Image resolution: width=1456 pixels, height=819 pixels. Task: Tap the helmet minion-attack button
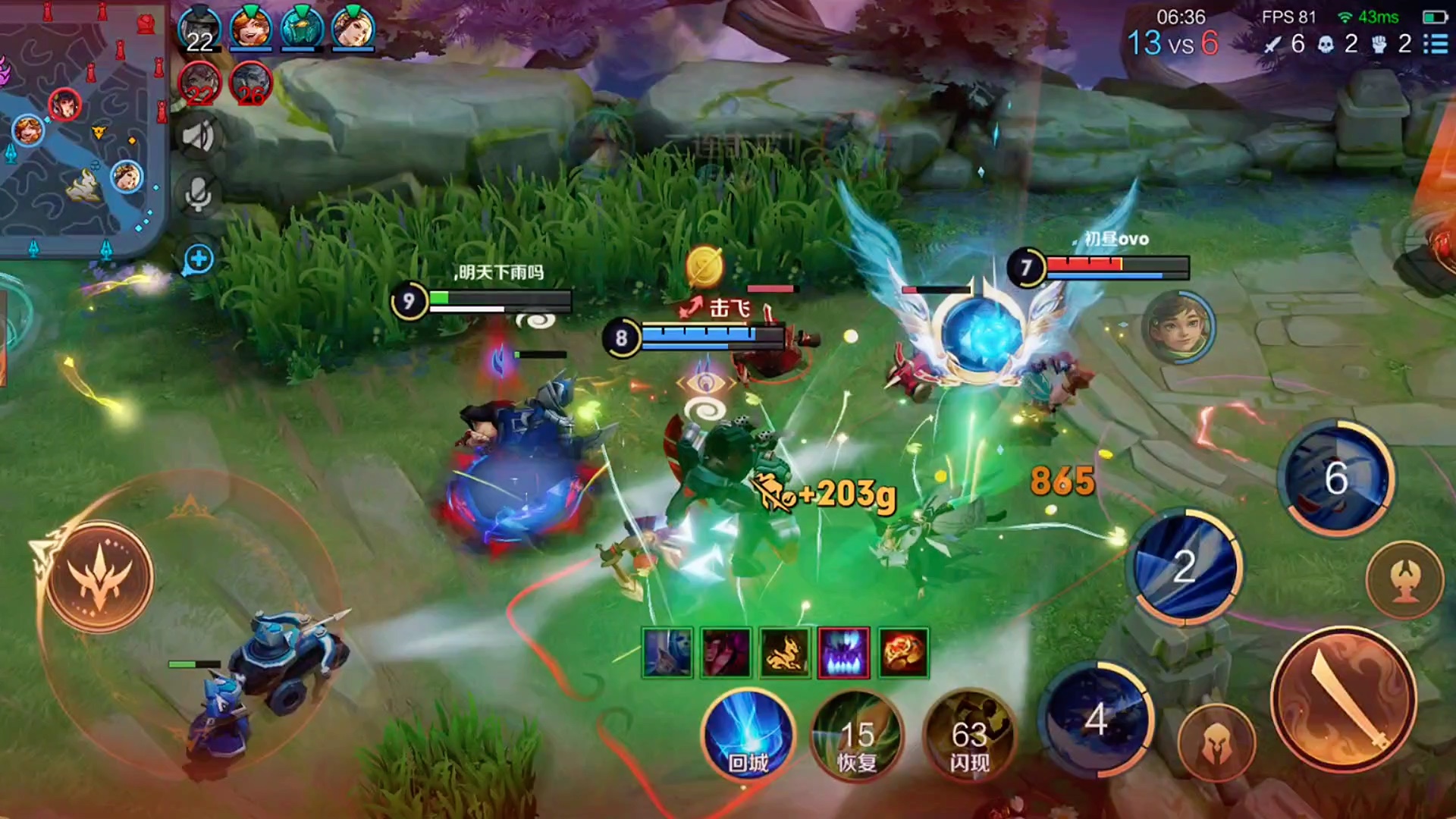1216,743
